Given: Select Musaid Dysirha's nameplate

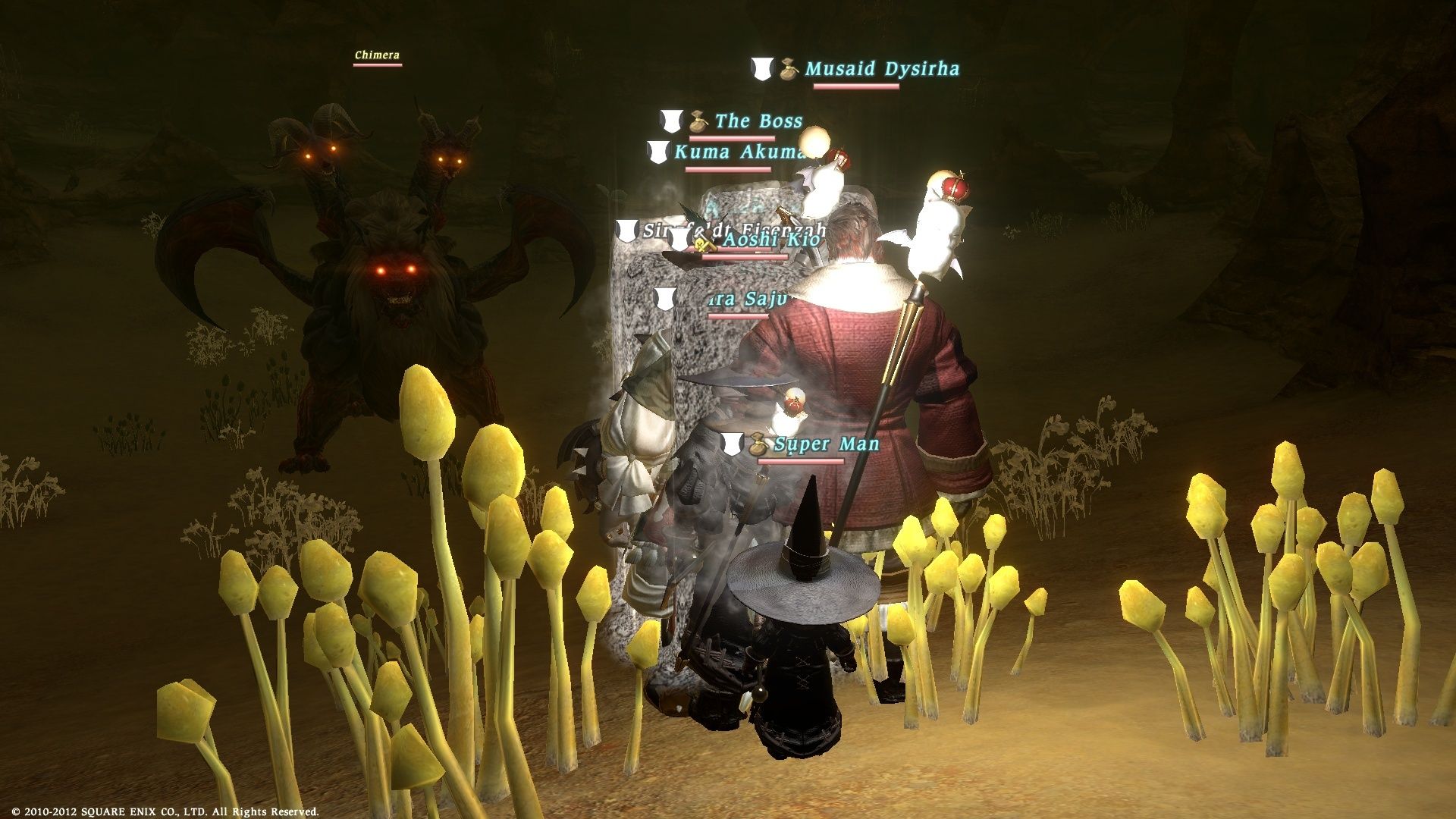Looking at the screenshot, I should (881, 70).
